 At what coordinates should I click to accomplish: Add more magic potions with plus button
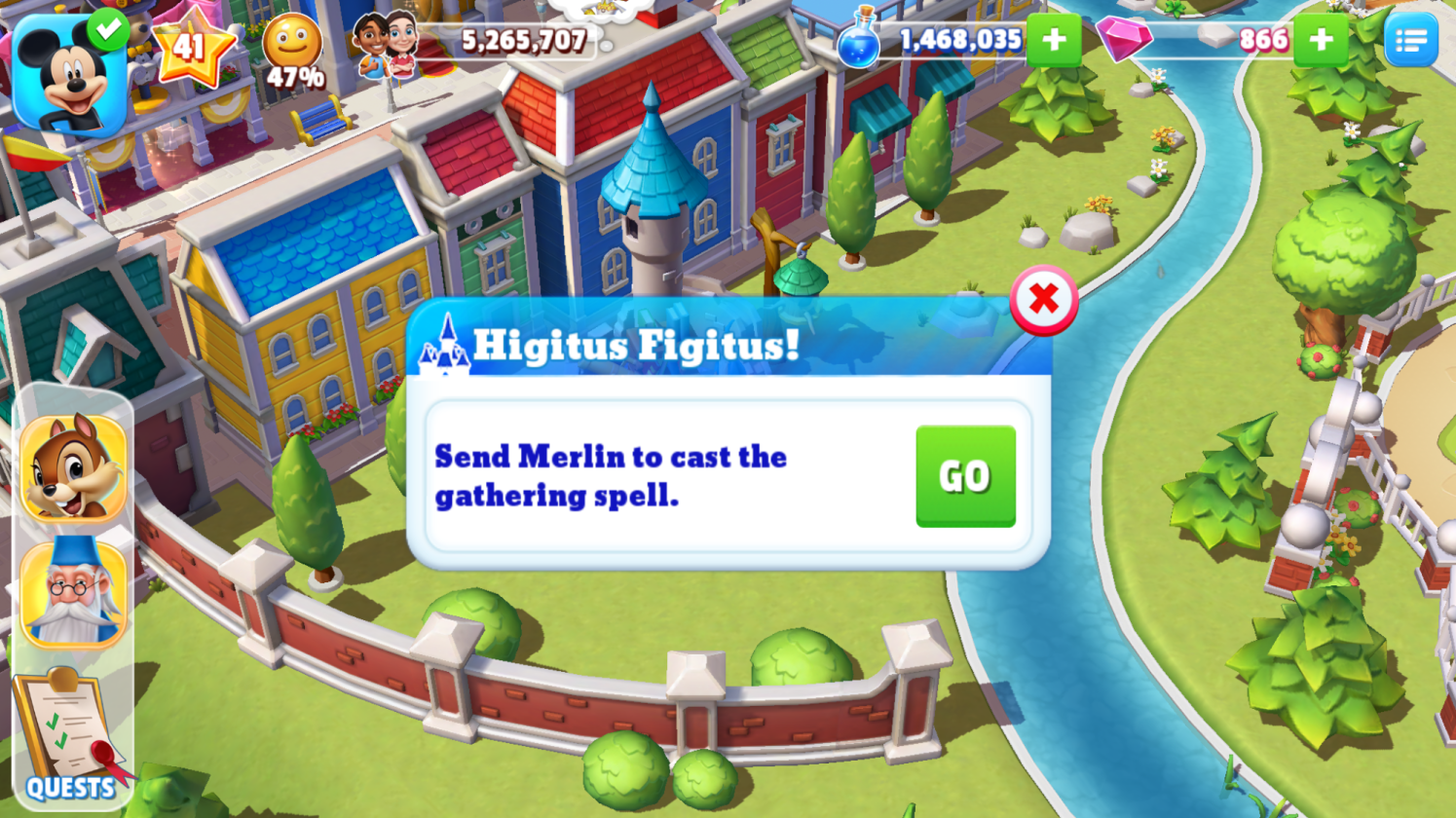click(1053, 41)
